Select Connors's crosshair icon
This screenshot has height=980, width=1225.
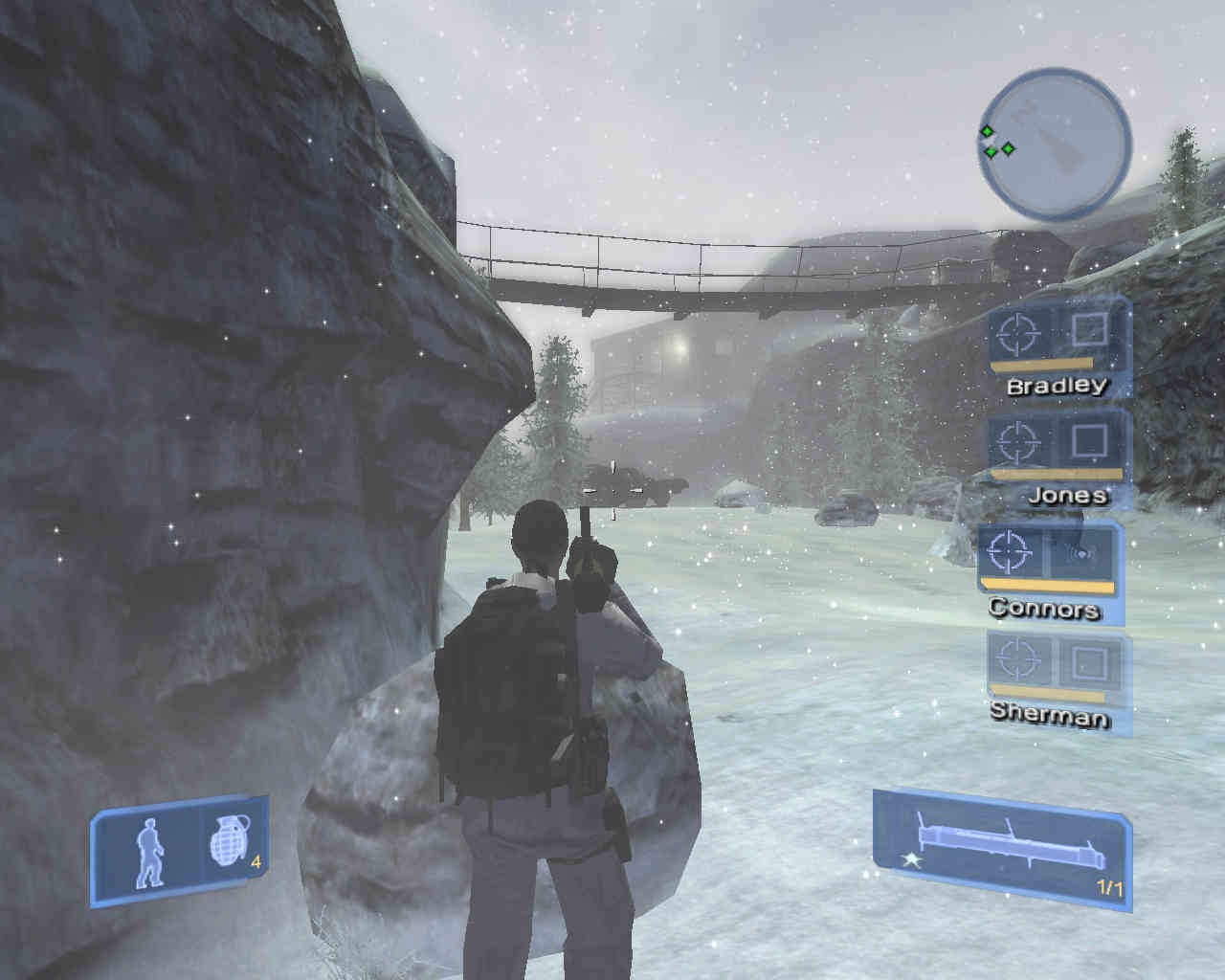coord(1008,550)
